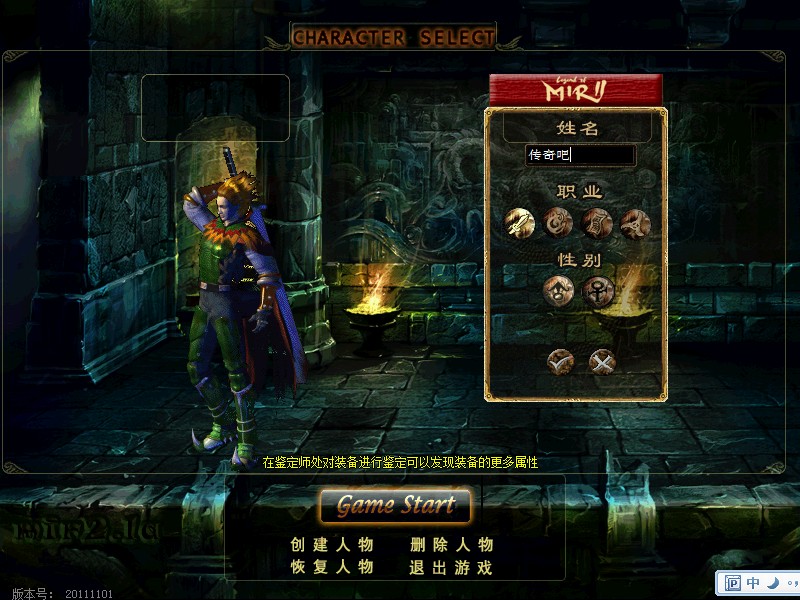Cancel character creation with the X button
Image resolution: width=800 pixels, height=600 pixels.
[x=601, y=360]
